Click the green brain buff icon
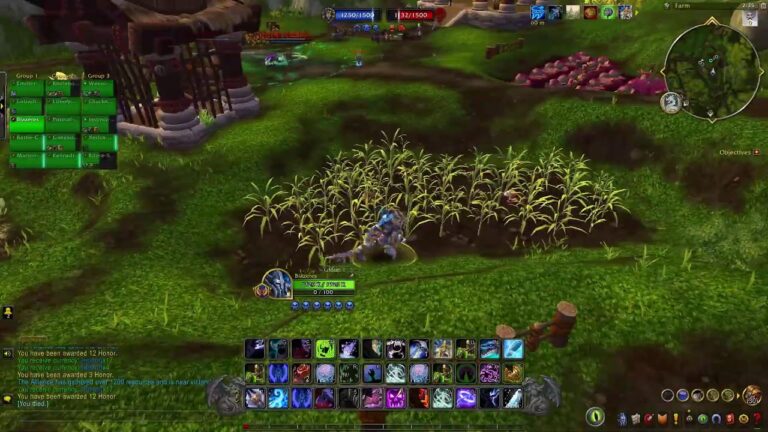This screenshot has height=432, width=768. click(608, 12)
